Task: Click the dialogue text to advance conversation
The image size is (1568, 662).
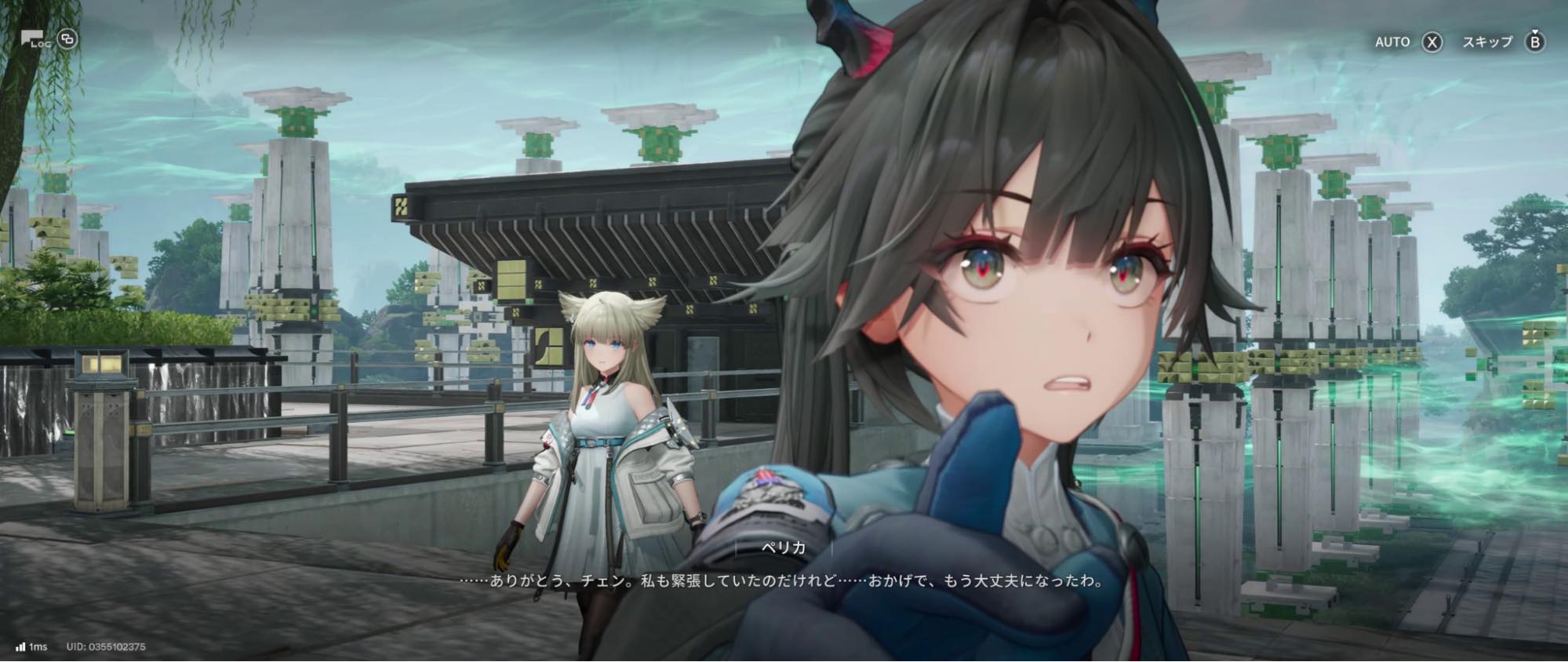Action: click(780, 583)
